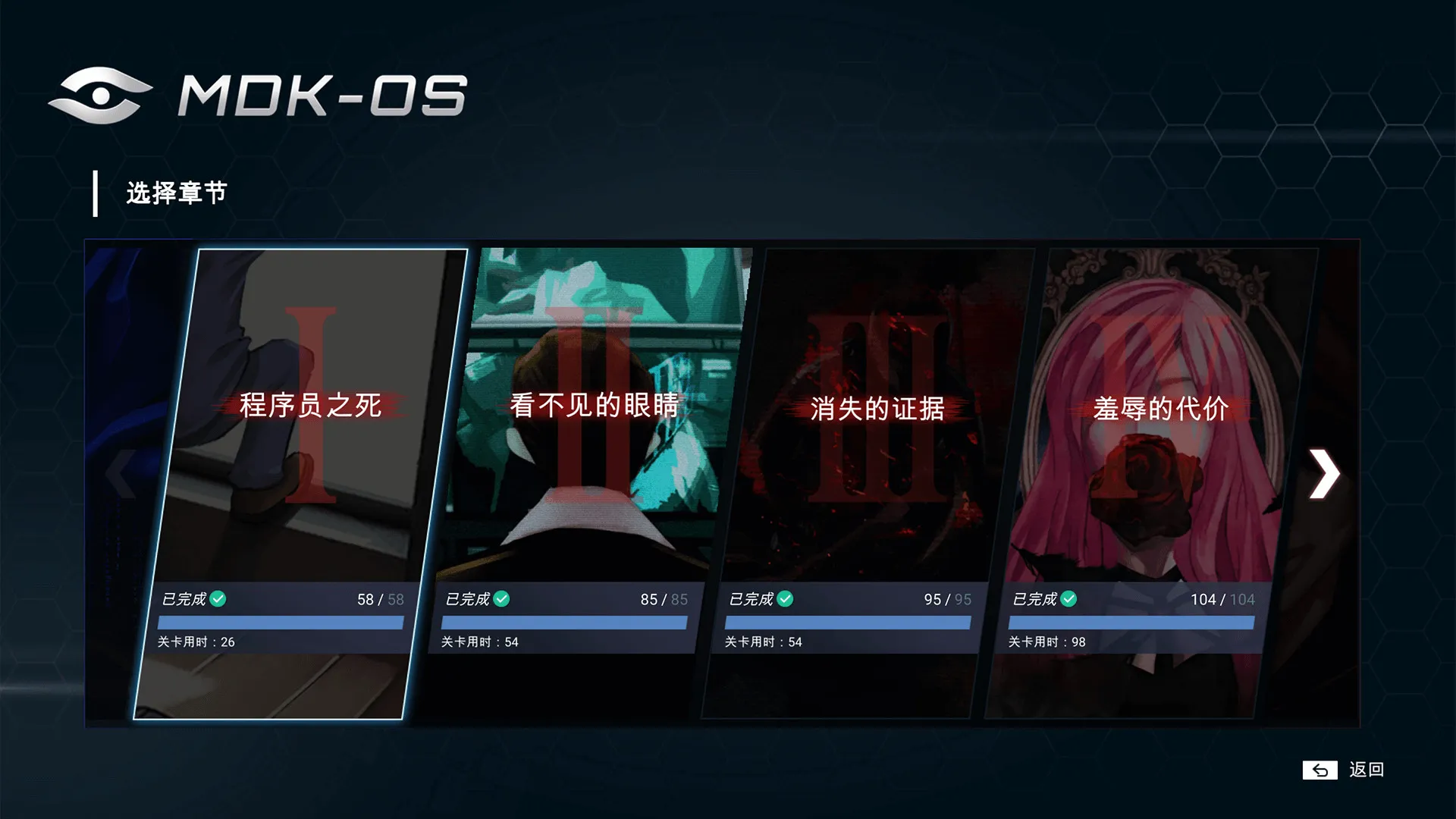Click the green checkmark on 羞辱的代价 card
Image resolution: width=1456 pixels, height=819 pixels.
point(1071,598)
